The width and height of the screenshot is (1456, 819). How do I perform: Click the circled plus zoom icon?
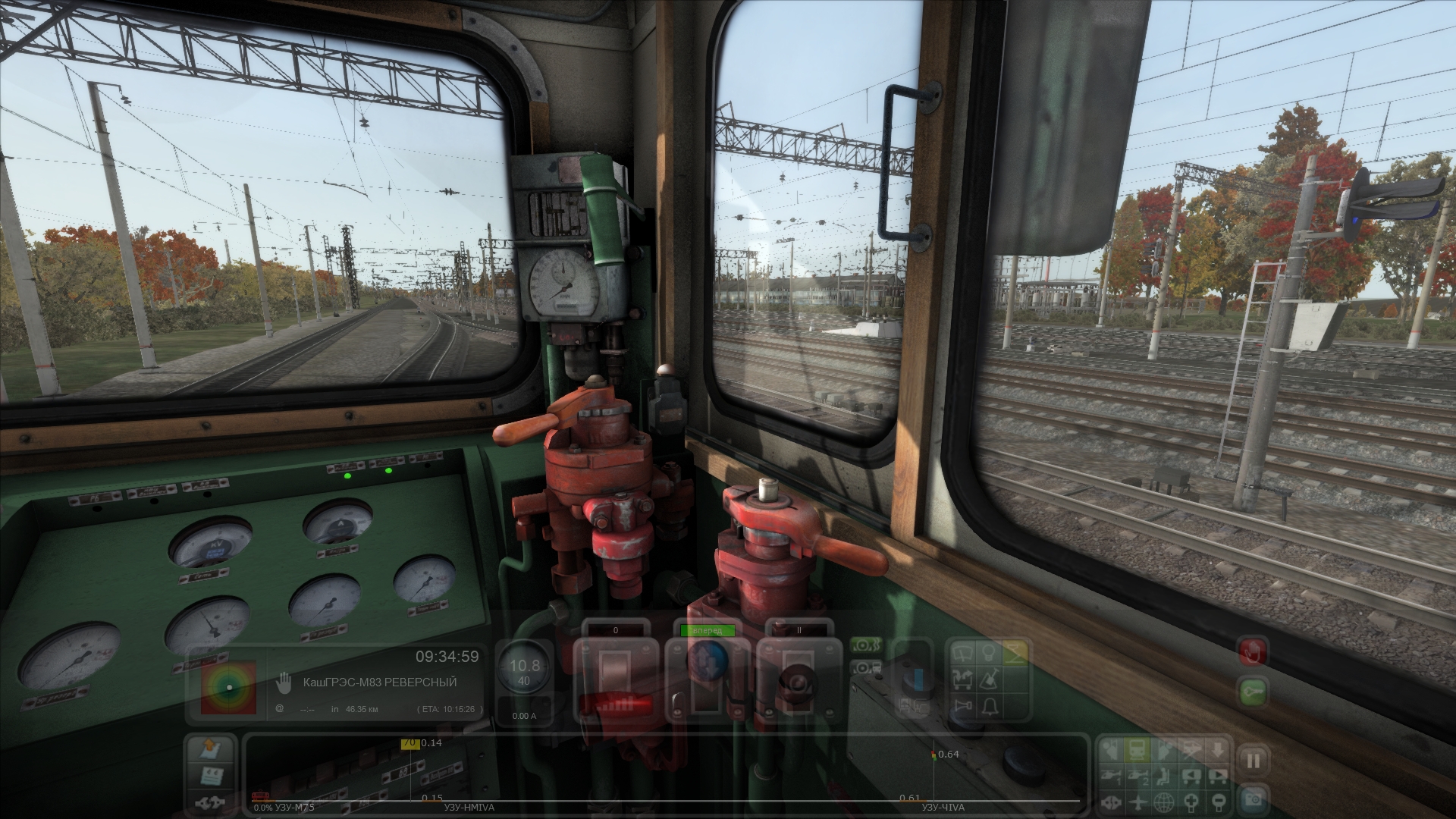click(1191, 802)
